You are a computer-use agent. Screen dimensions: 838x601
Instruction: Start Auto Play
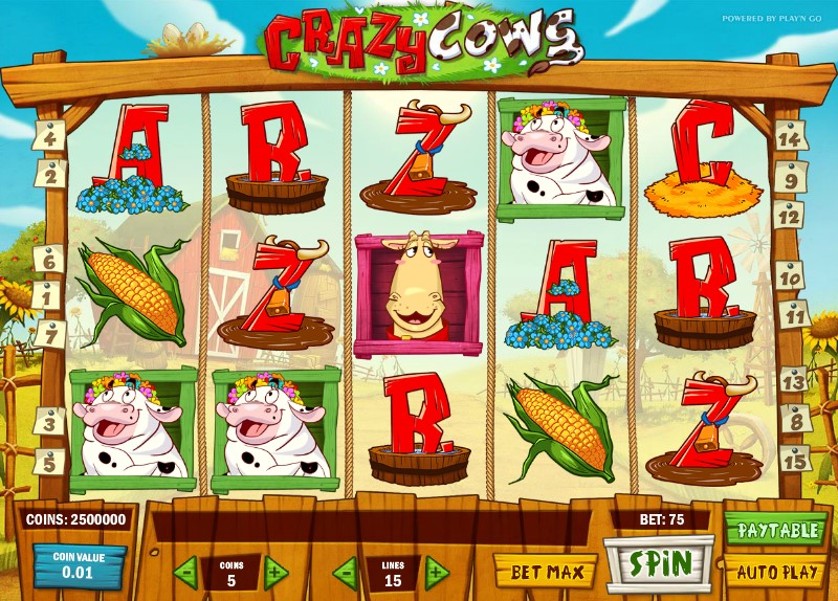pos(775,572)
